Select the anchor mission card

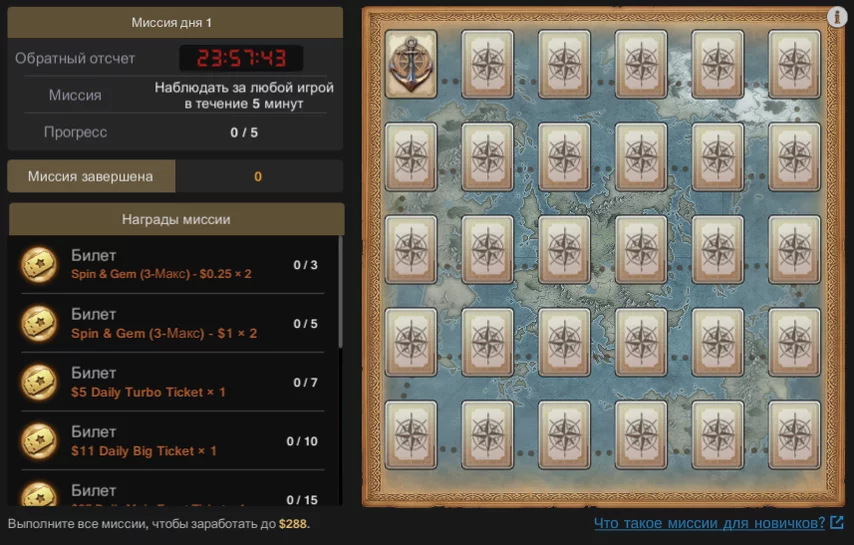(x=410, y=64)
